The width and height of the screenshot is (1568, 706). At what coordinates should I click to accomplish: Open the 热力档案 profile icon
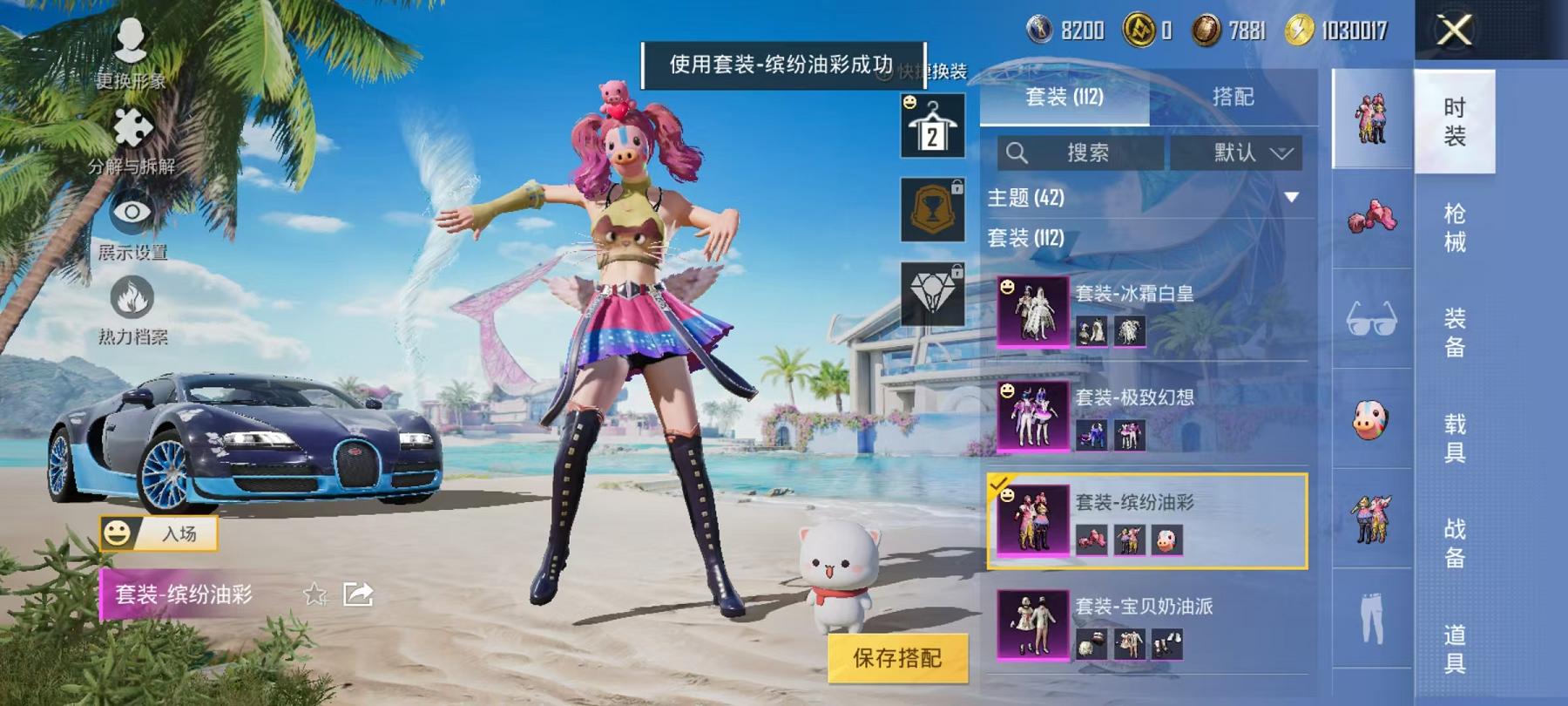point(131,296)
